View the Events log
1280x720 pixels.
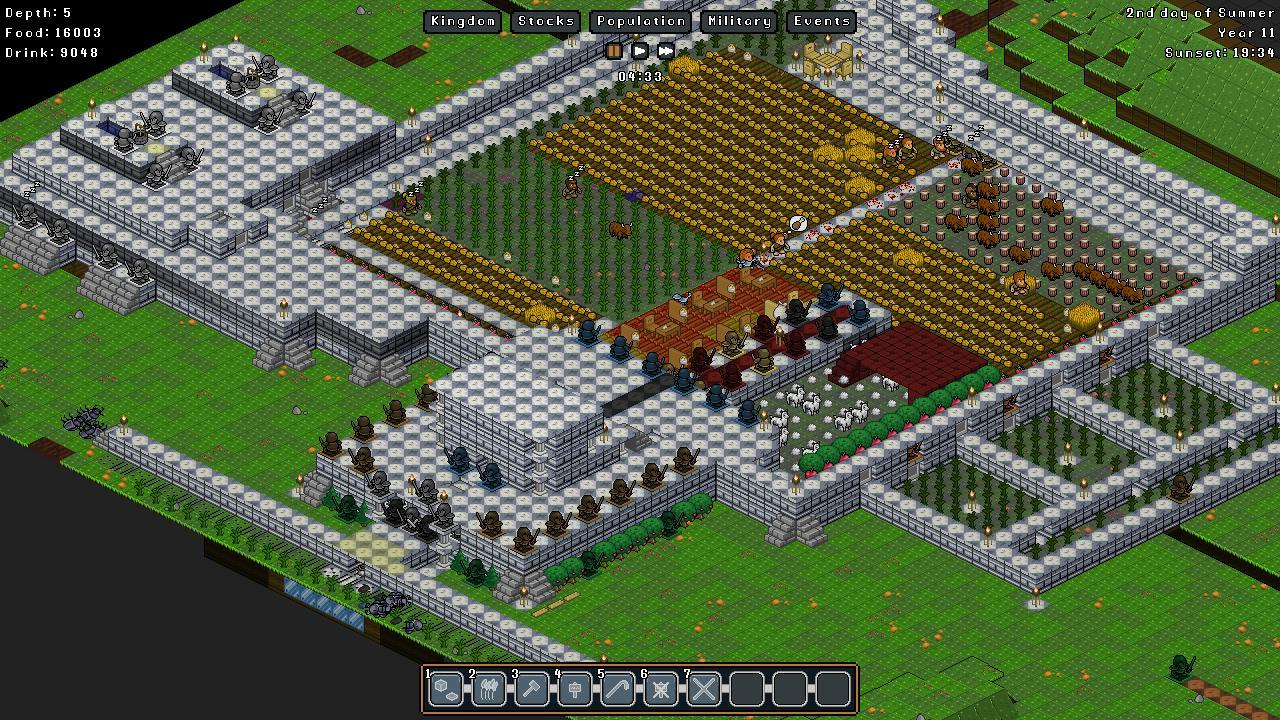coord(821,20)
